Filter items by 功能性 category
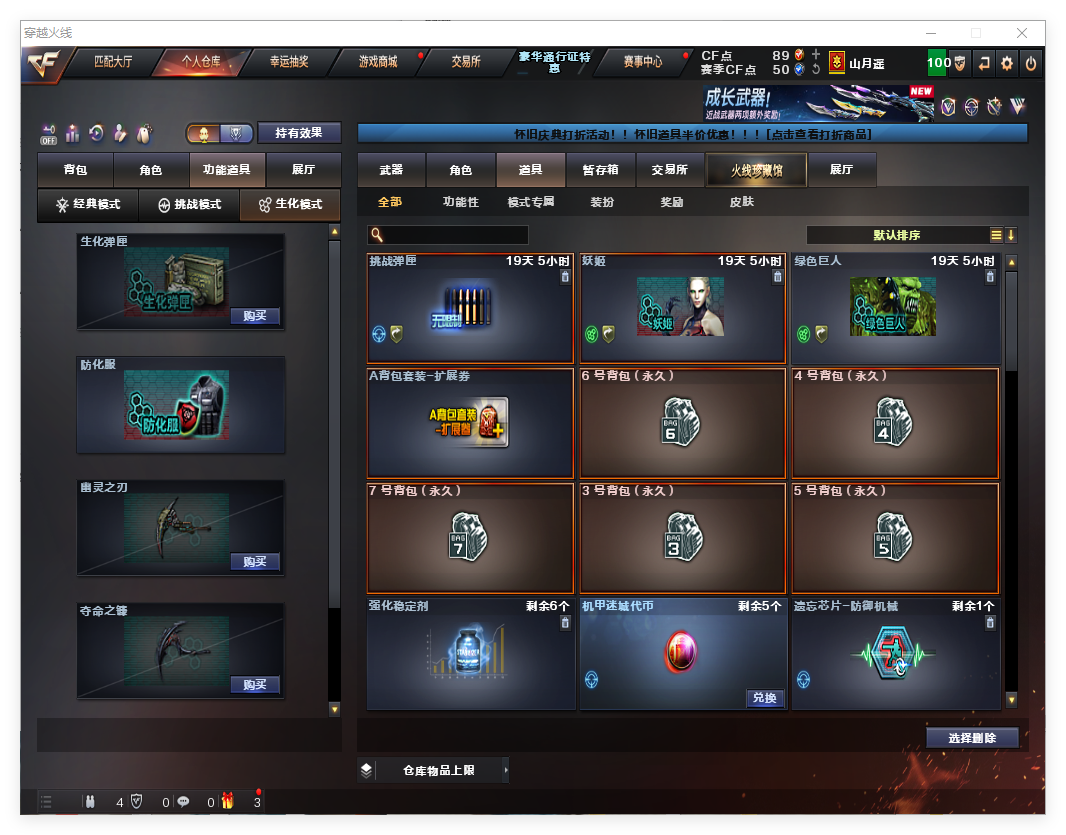 pyautogui.click(x=461, y=202)
